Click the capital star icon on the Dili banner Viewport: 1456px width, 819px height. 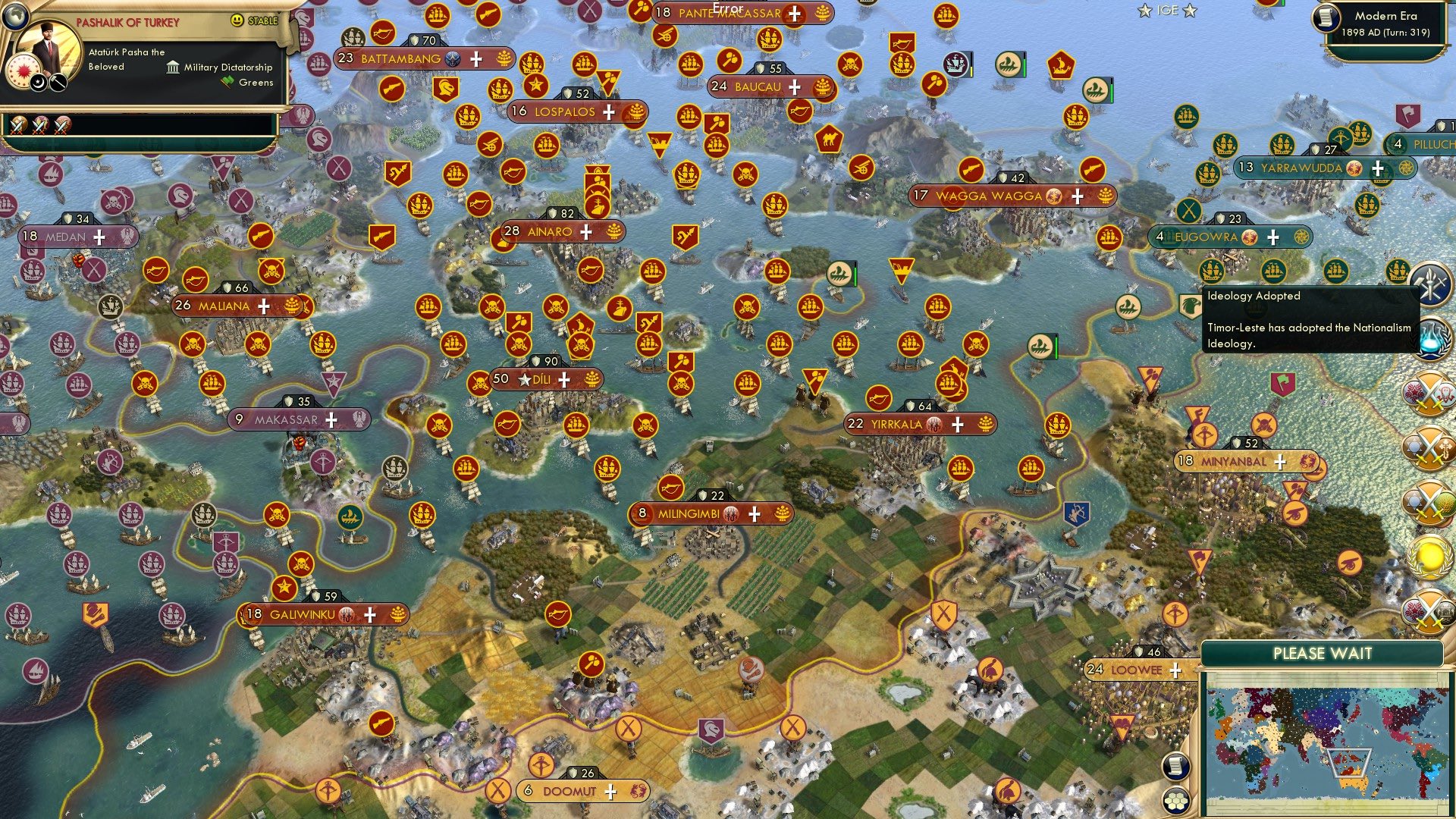click(x=523, y=378)
